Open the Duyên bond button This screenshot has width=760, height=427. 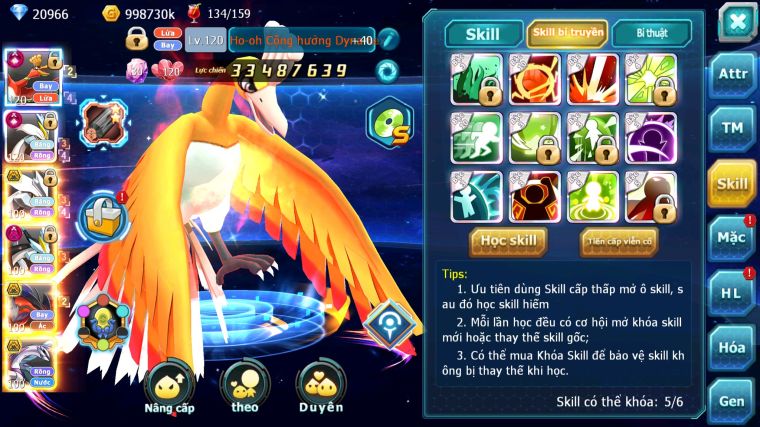(x=321, y=386)
